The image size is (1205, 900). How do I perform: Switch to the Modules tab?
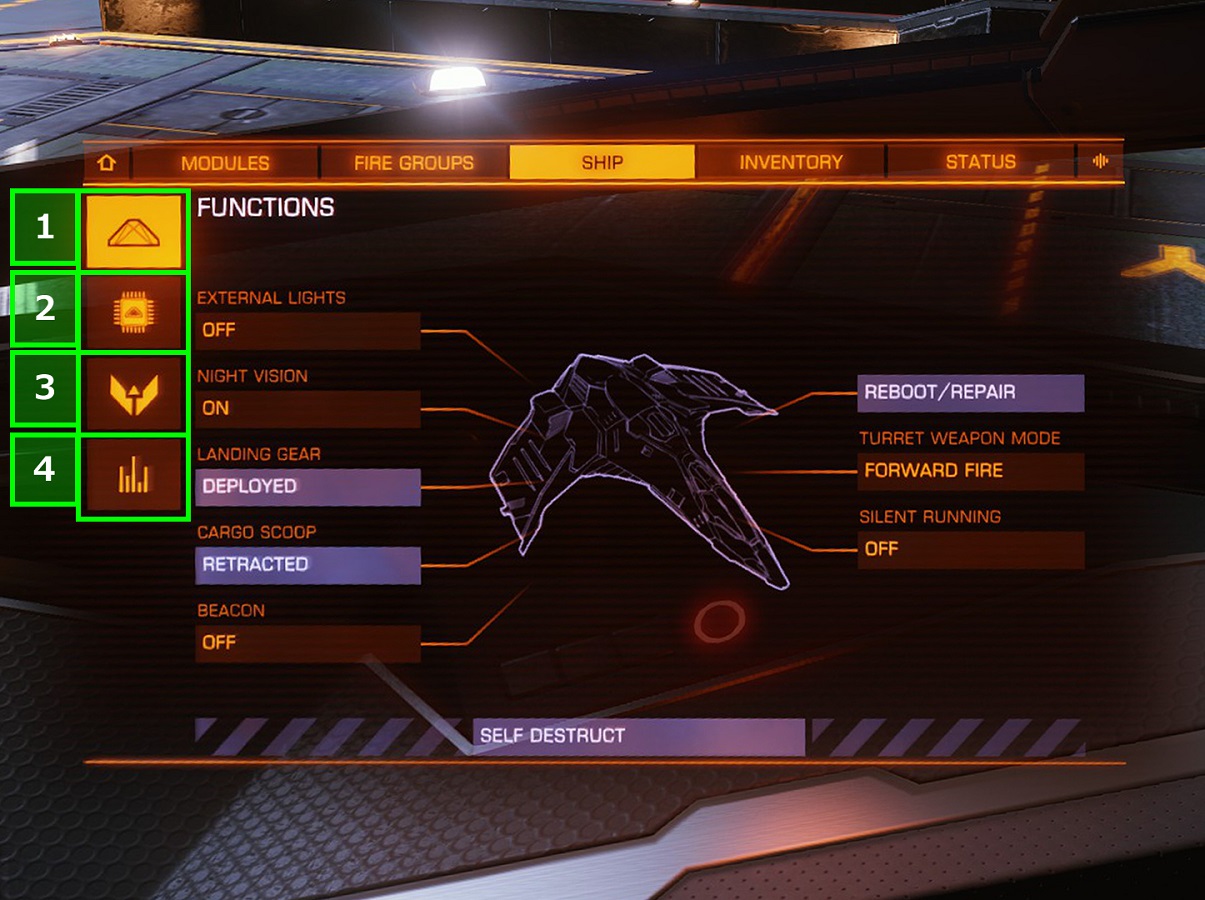(225, 162)
